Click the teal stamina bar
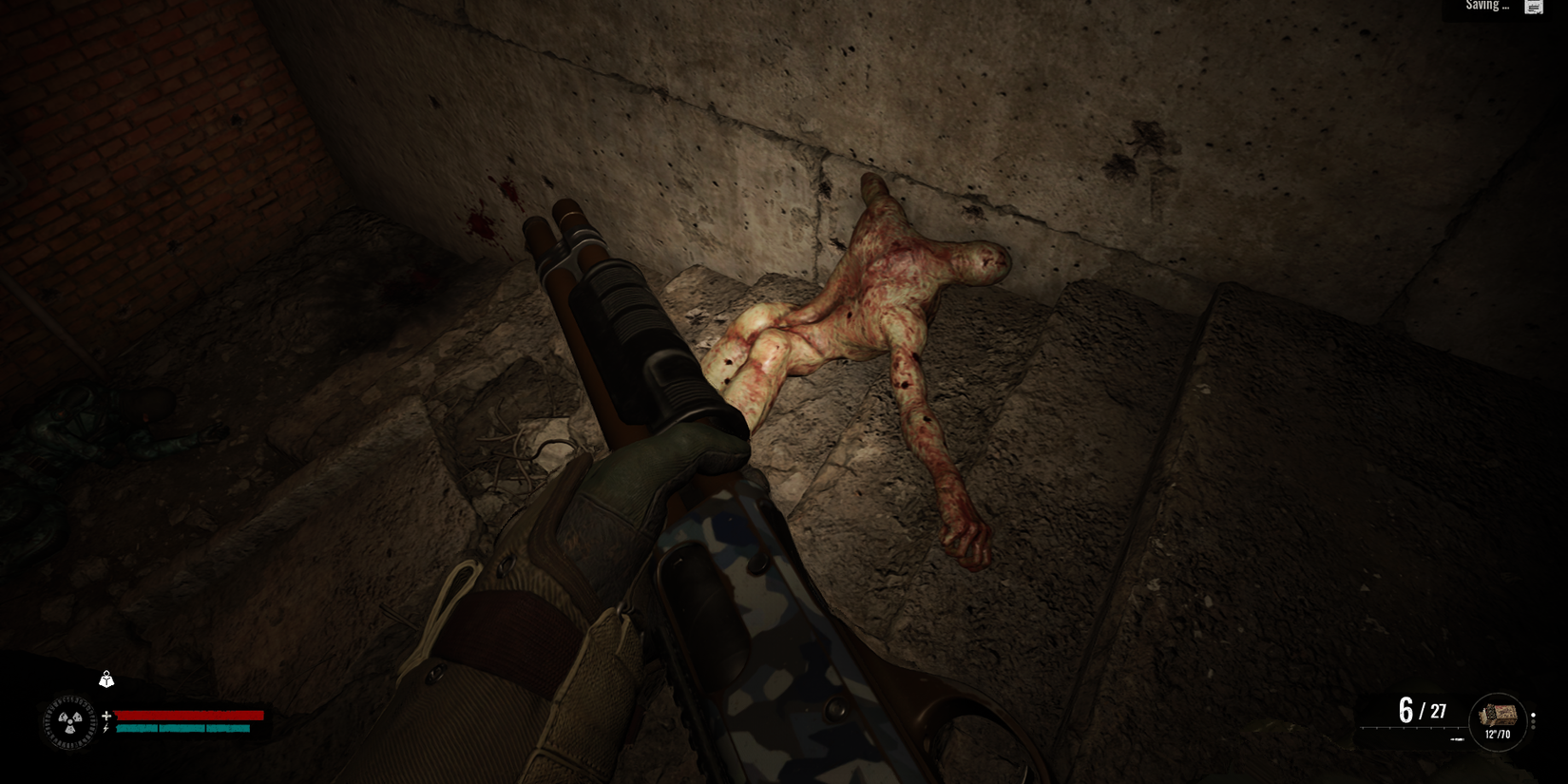This screenshot has width=1568, height=784. (181, 728)
